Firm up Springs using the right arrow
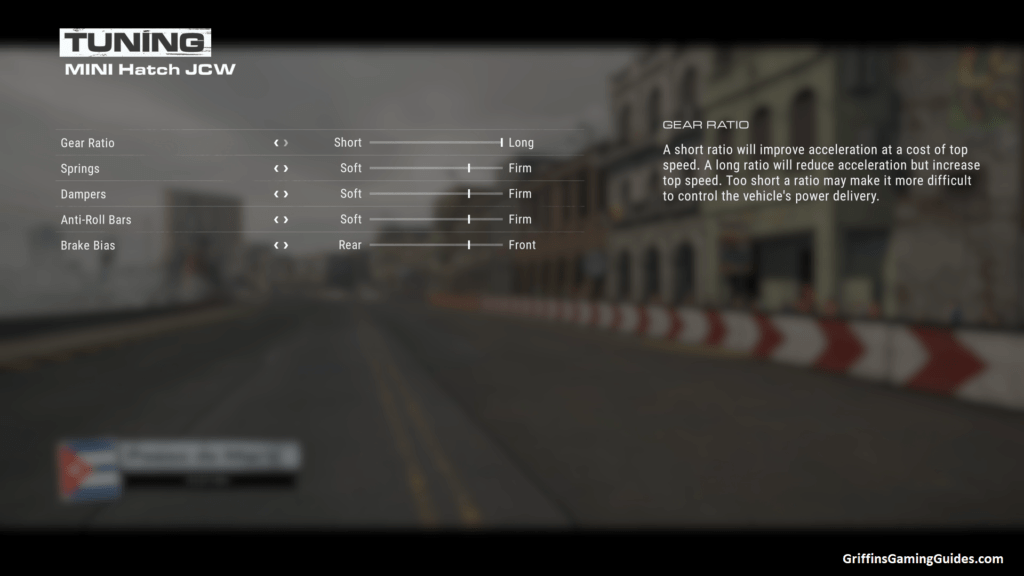This screenshot has width=1024, height=576. (x=286, y=169)
